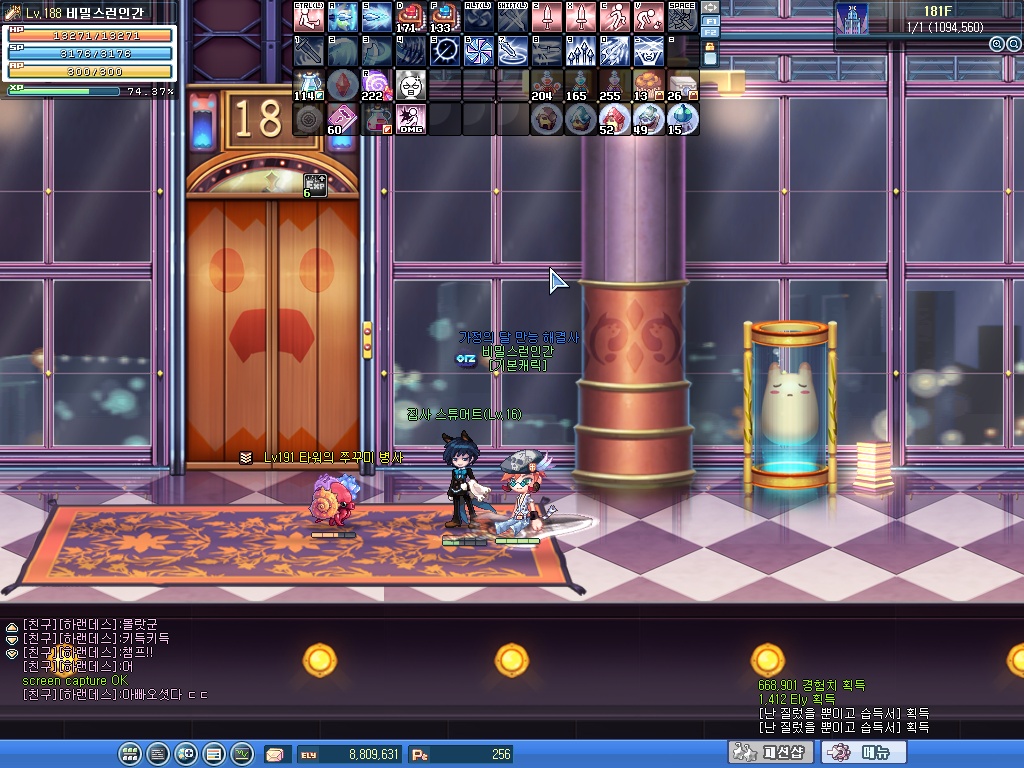Use the blue heart potion, count 133
The width and height of the screenshot is (1024, 768).
[x=445, y=17]
